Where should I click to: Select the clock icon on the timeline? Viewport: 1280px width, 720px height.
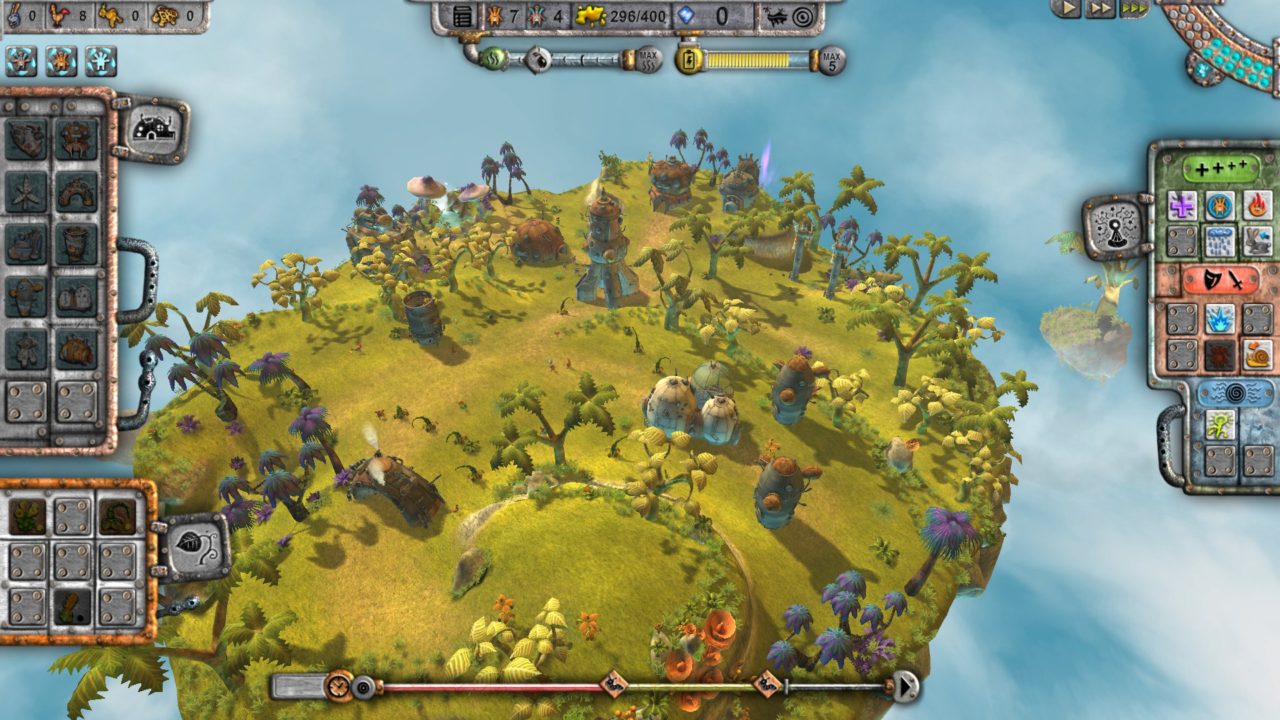[x=340, y=686]
